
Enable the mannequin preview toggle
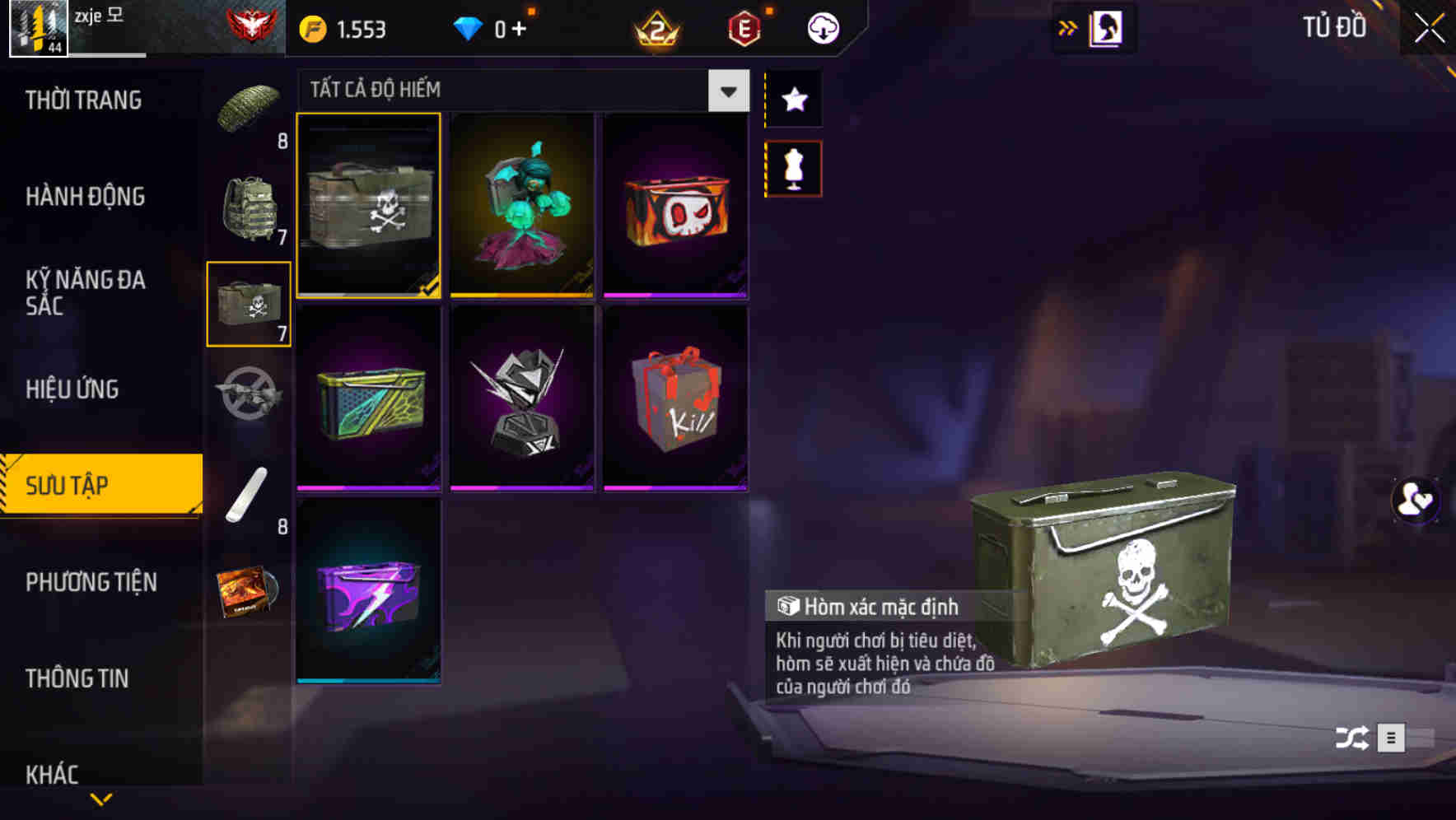pyautogui.click(x=793, y=167)
